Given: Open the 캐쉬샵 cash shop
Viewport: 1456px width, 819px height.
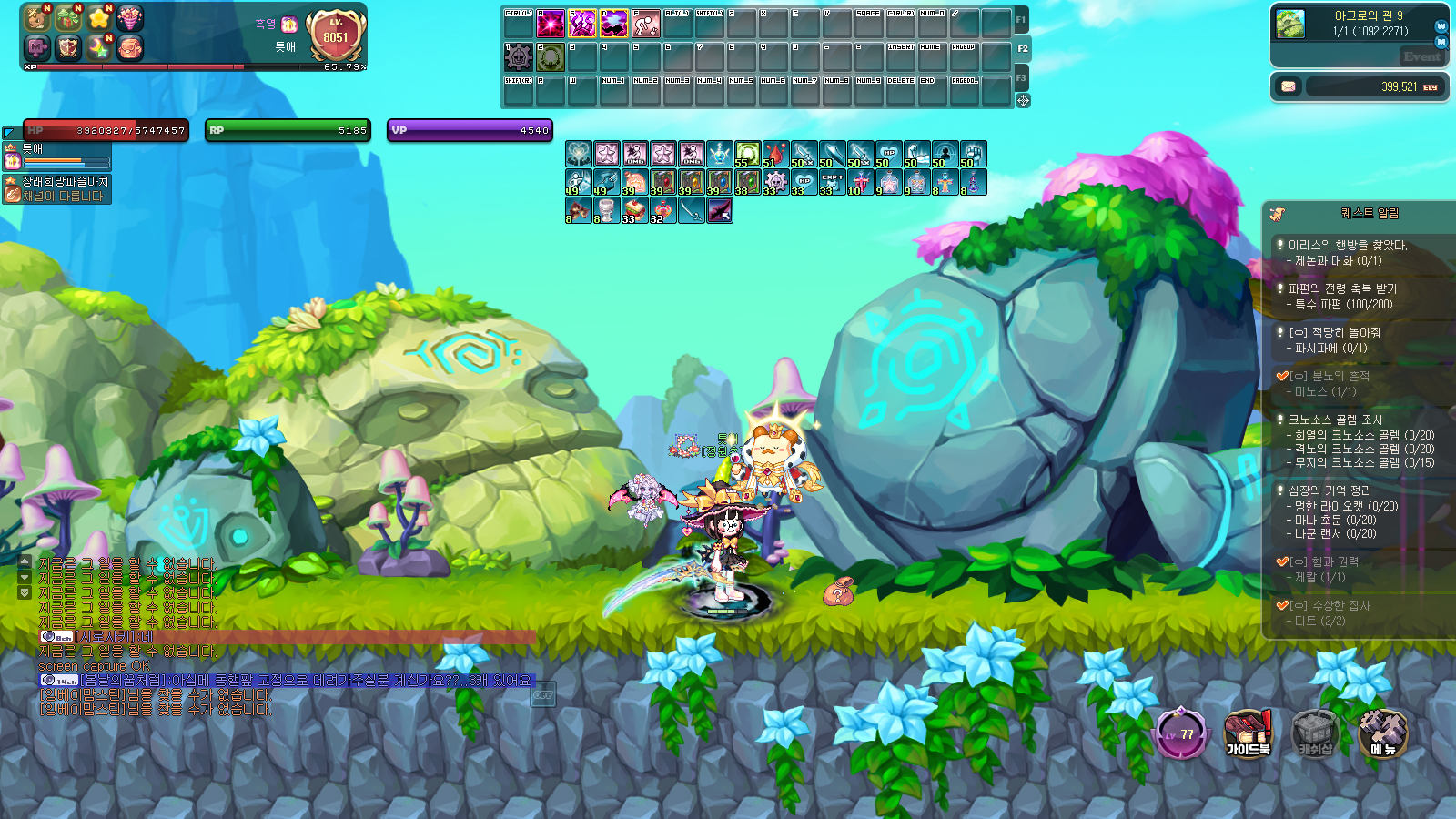Looking at the screenshot, I should click(x=1315, y=733).
